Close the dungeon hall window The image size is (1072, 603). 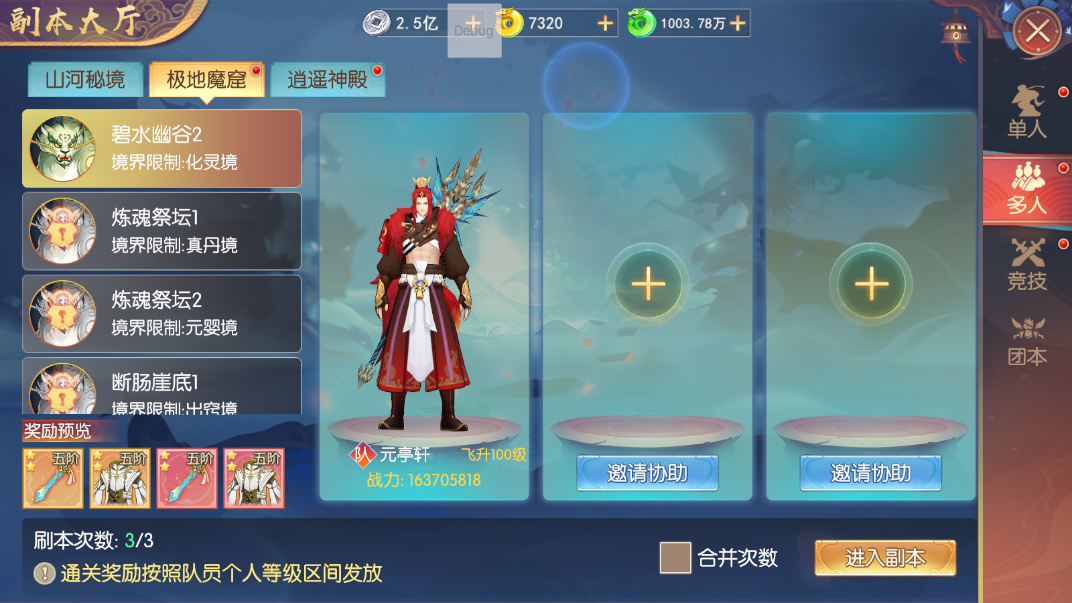[x=1037, y=32]
